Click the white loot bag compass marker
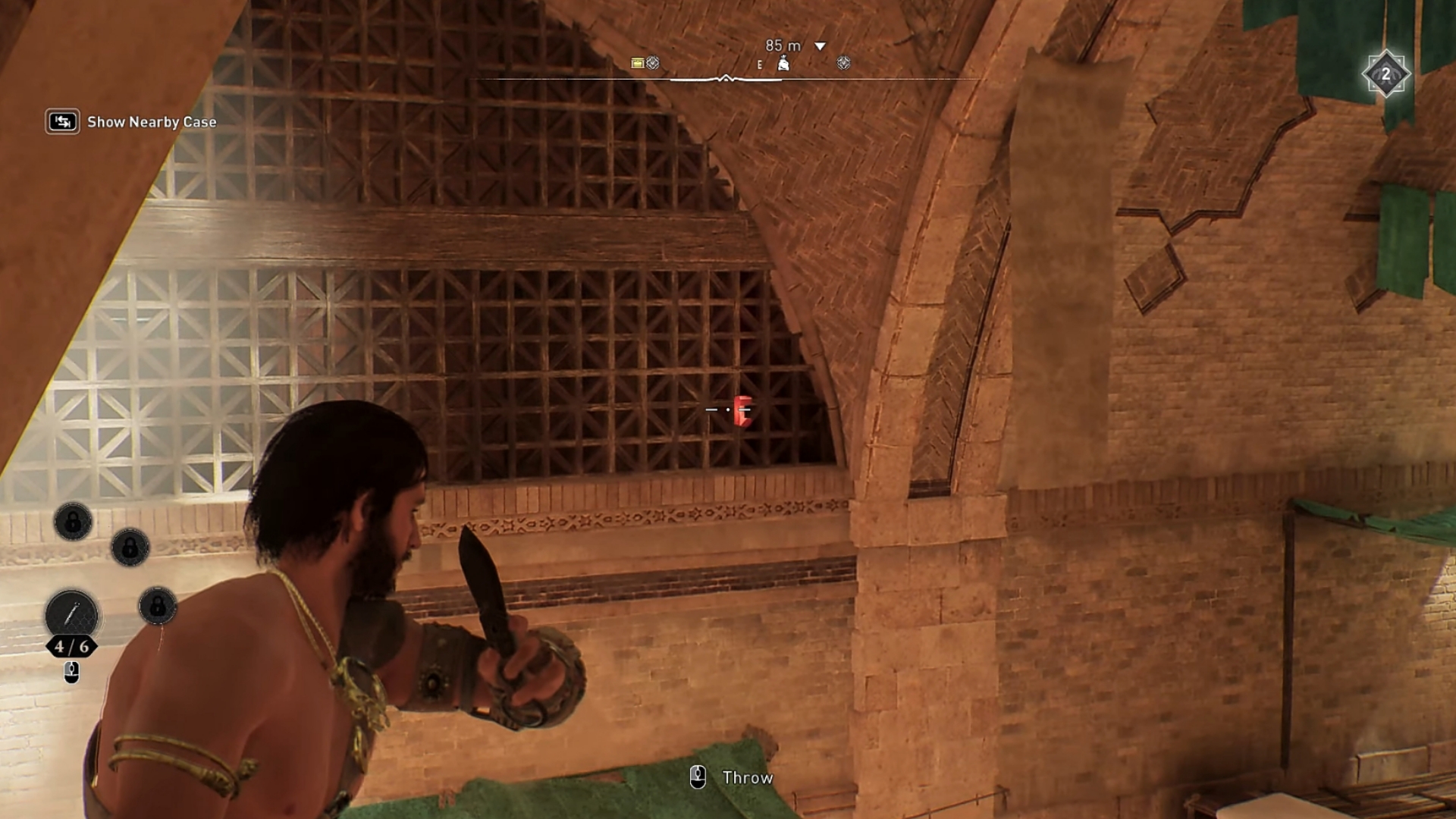Screen dimensions: 1456x819 [783, 64]
